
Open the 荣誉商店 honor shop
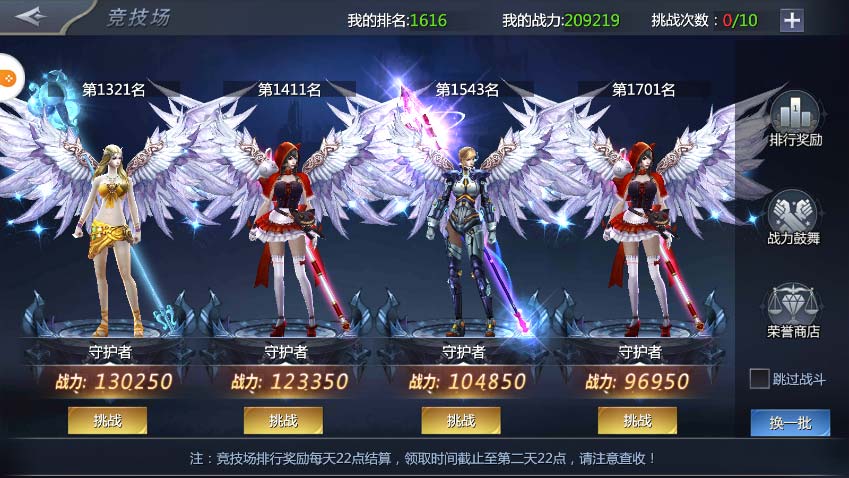point(794,310)
